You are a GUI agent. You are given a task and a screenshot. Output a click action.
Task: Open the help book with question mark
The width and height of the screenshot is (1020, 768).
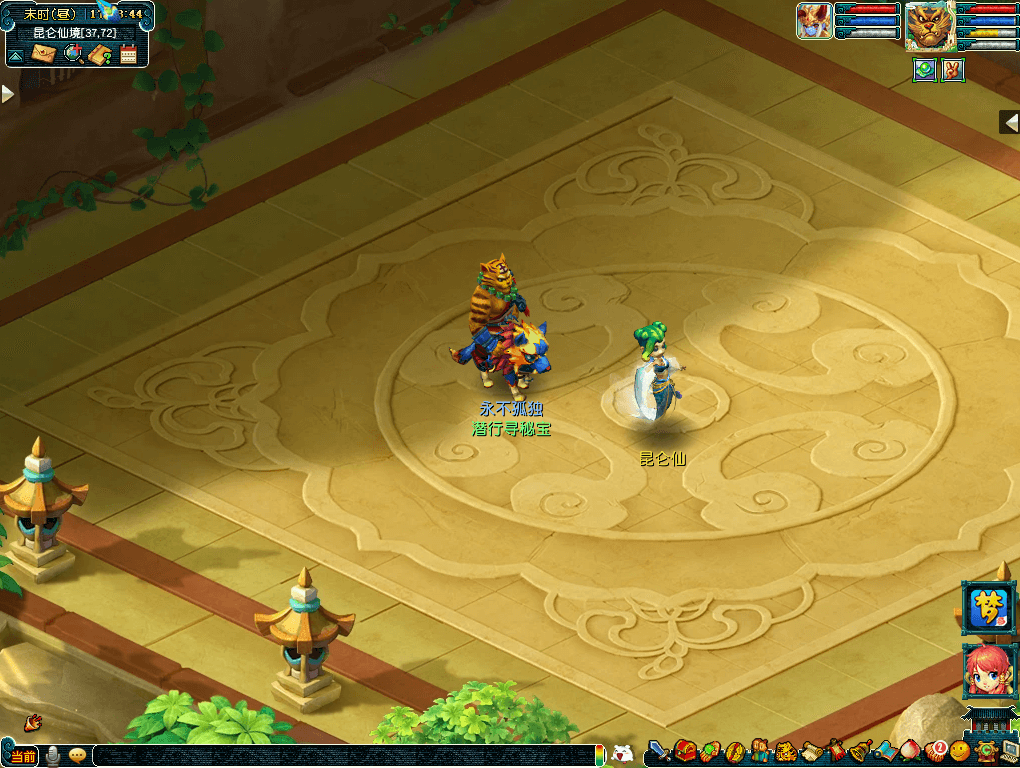(x=99, y=54)
